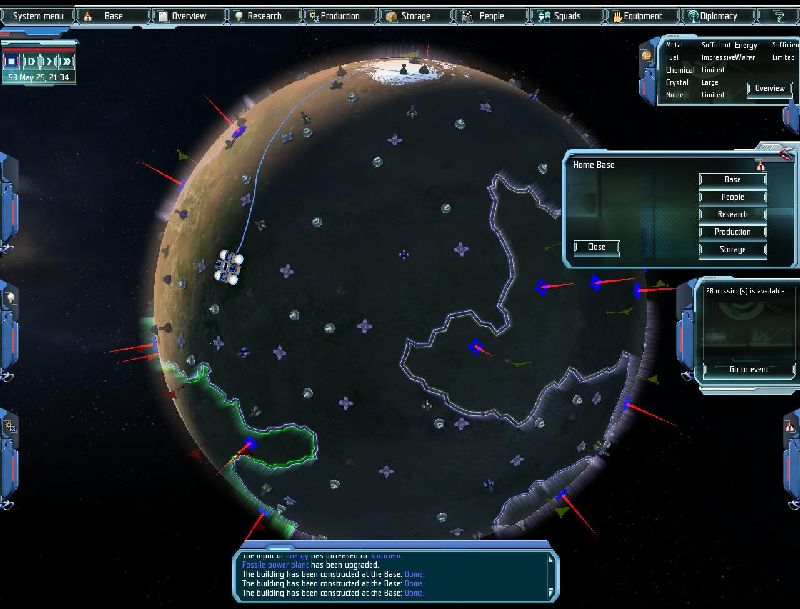The width and height of the screenshot is (800, 609).
Task: Open the People tab in top bar
Action: (489, 16)
